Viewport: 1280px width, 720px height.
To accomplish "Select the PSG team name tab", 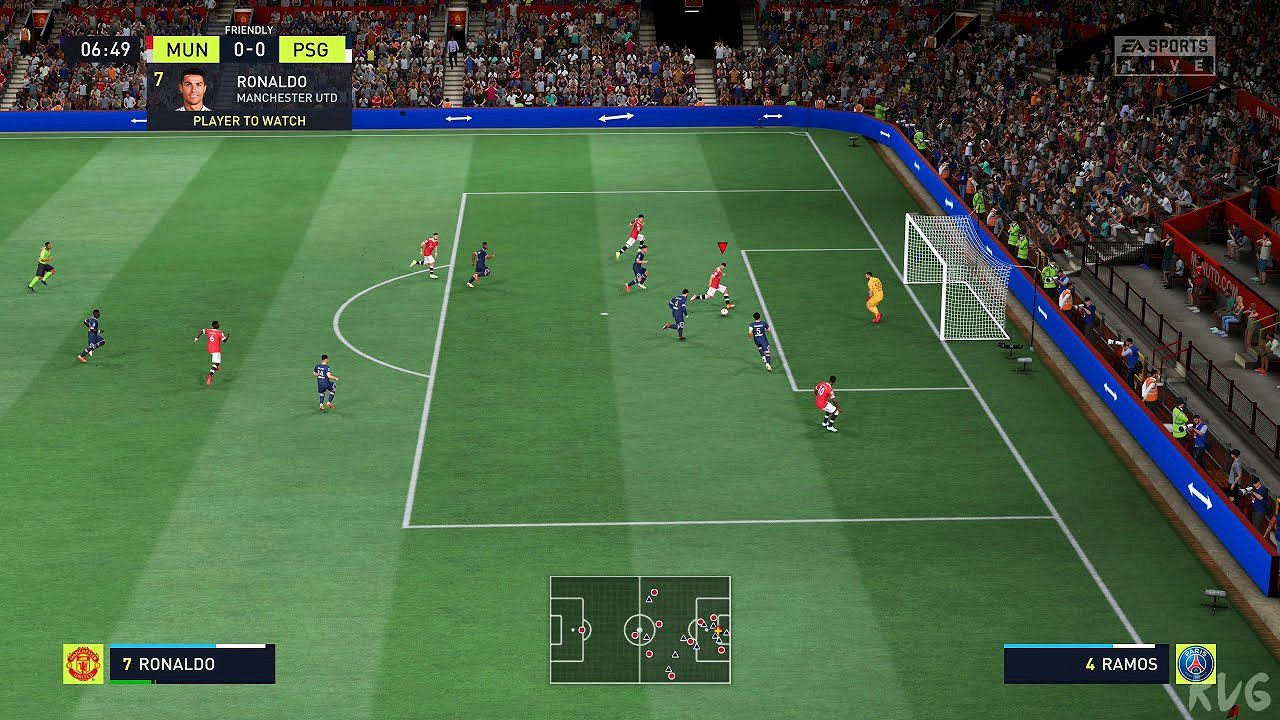I will 313,49.
